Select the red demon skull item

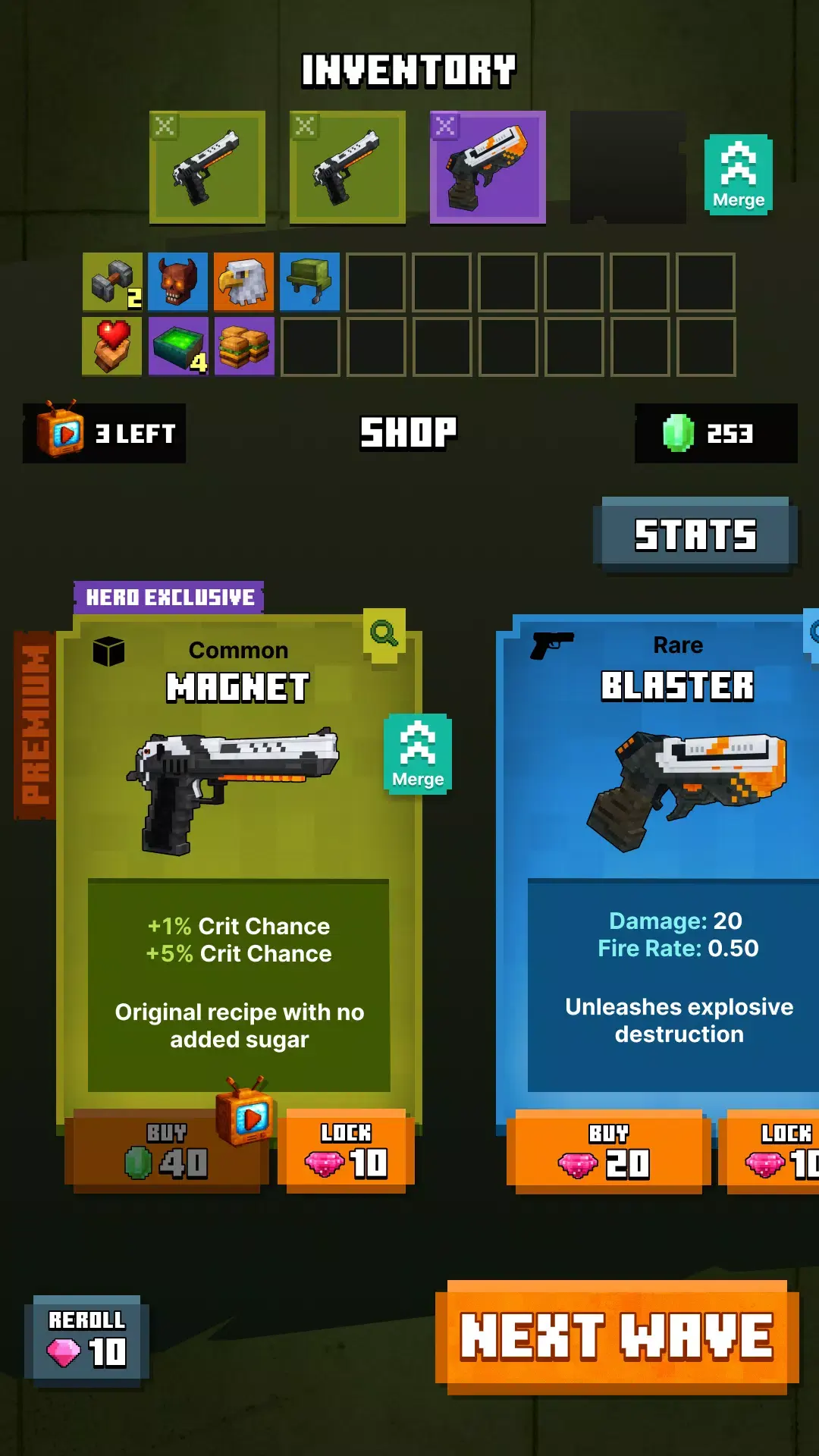coord(177,282)
